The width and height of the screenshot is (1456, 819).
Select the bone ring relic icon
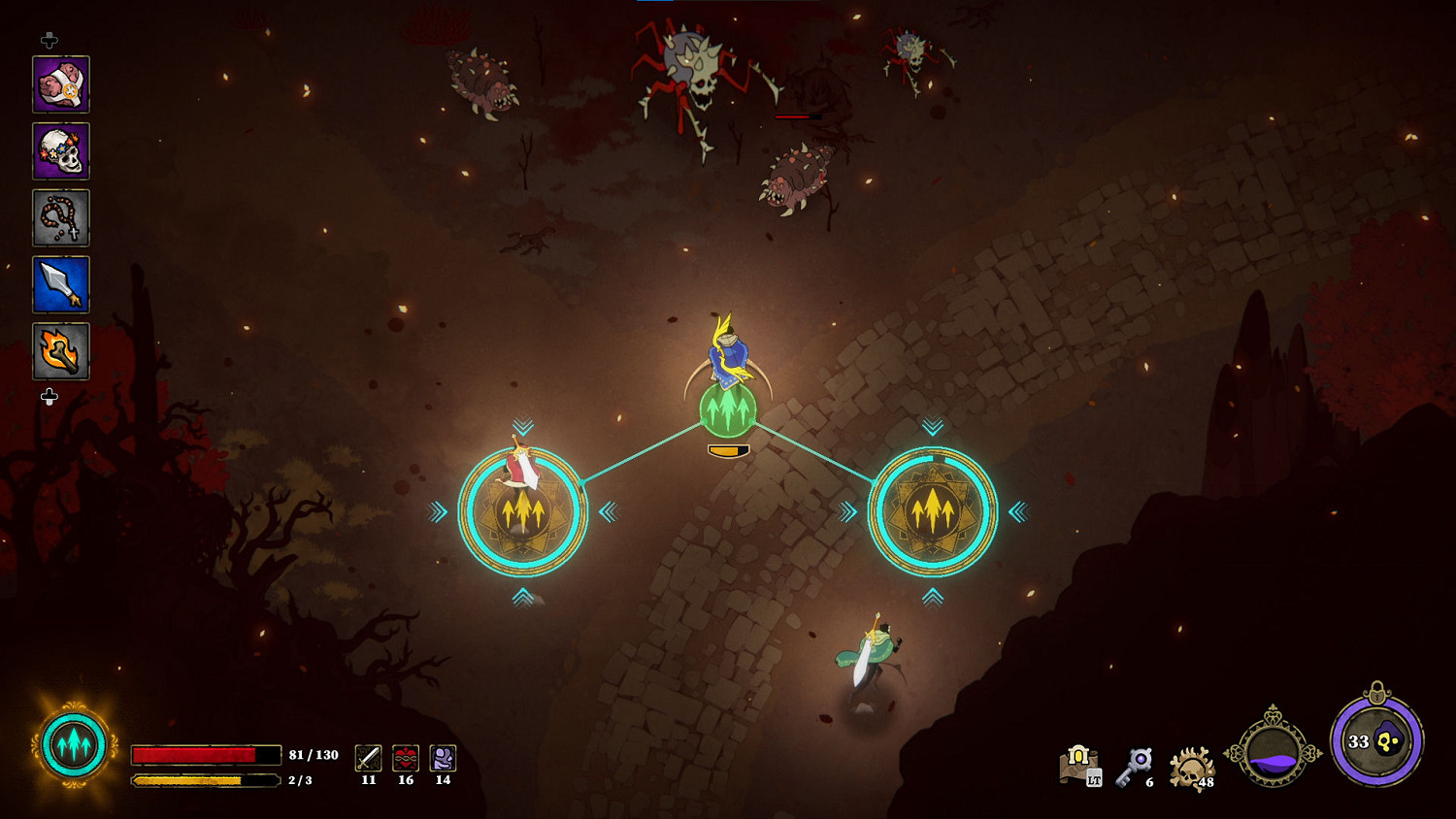pyautogui.click(x=60, y=83)
